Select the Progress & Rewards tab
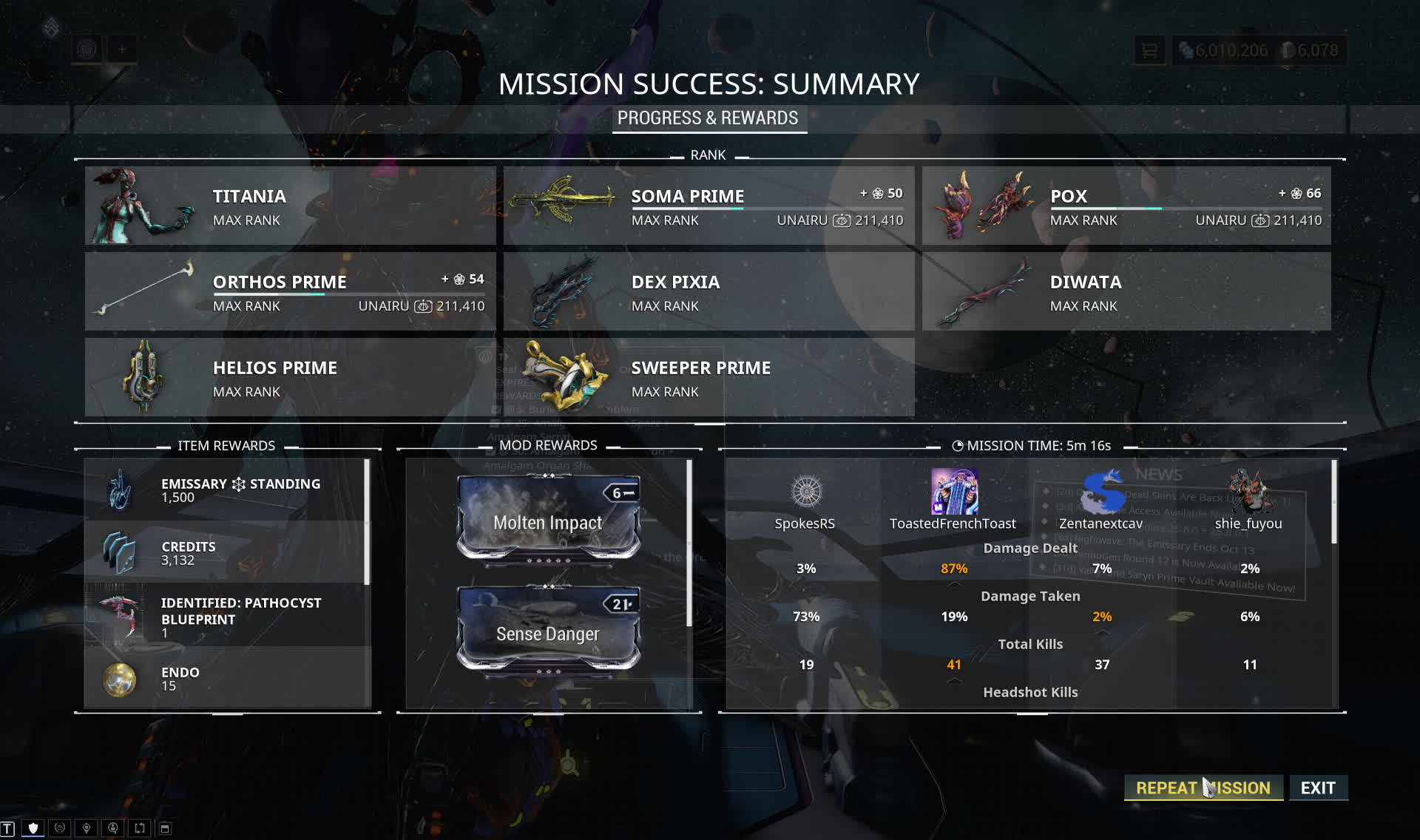The image size is (1420, 840). [708, 118]
